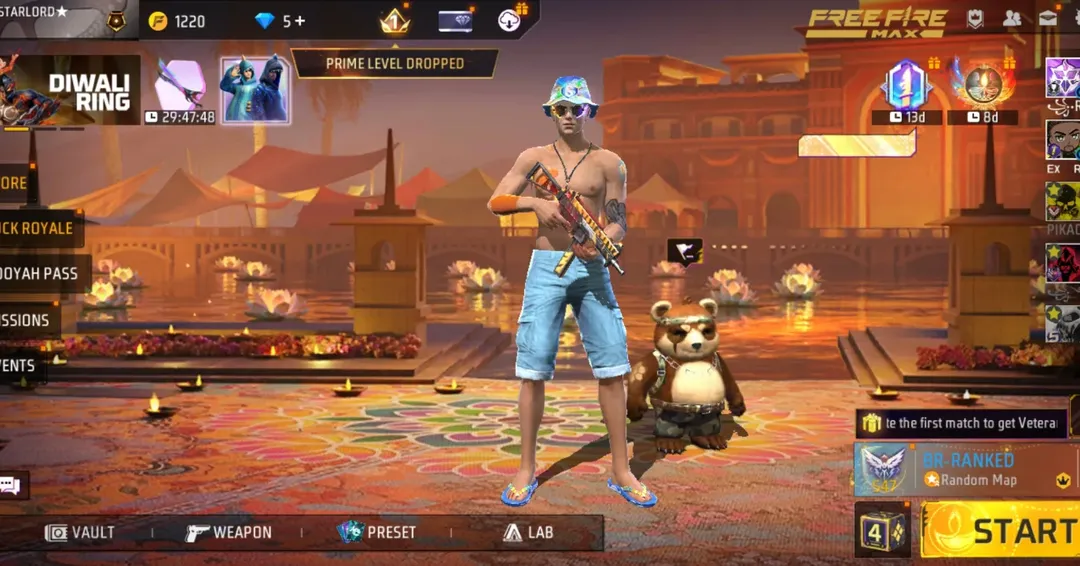Open the Diwali Ring event banner
1080x566 pixels.
(x=70, y=92)
